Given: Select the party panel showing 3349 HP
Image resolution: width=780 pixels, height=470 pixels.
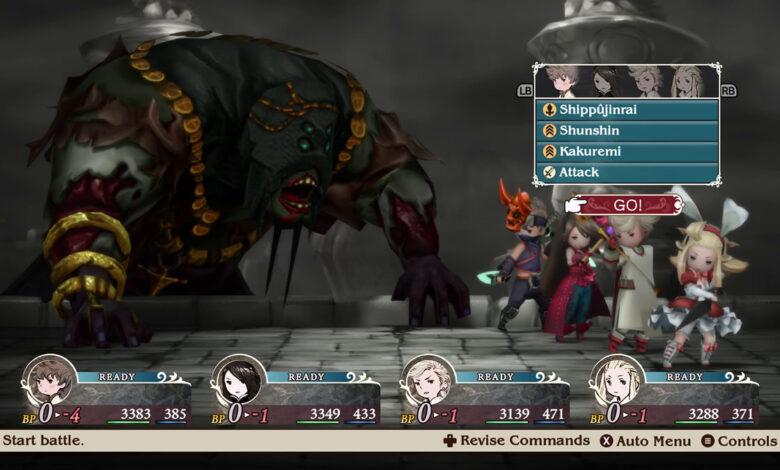Looking at the screenshot, I should tap(297, 393).
